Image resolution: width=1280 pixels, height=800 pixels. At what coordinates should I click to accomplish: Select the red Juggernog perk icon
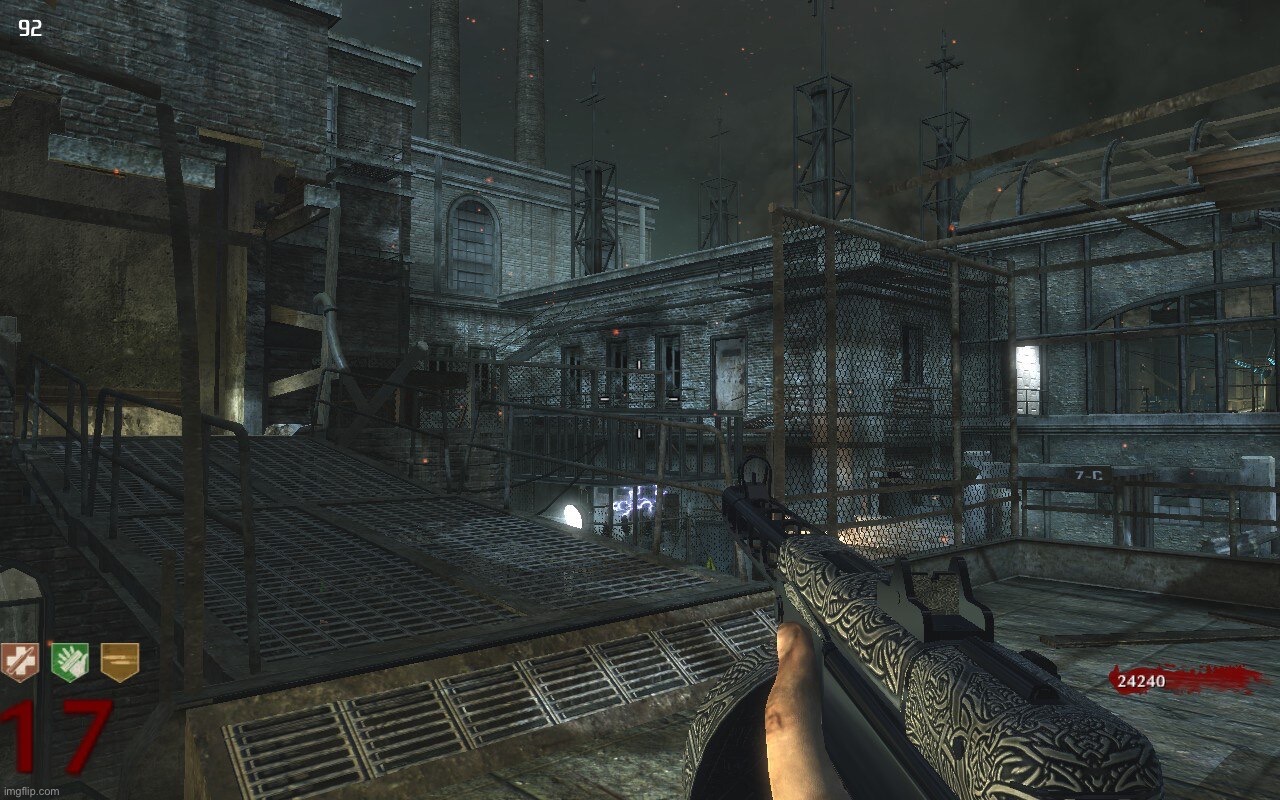(x=19, y=662)
